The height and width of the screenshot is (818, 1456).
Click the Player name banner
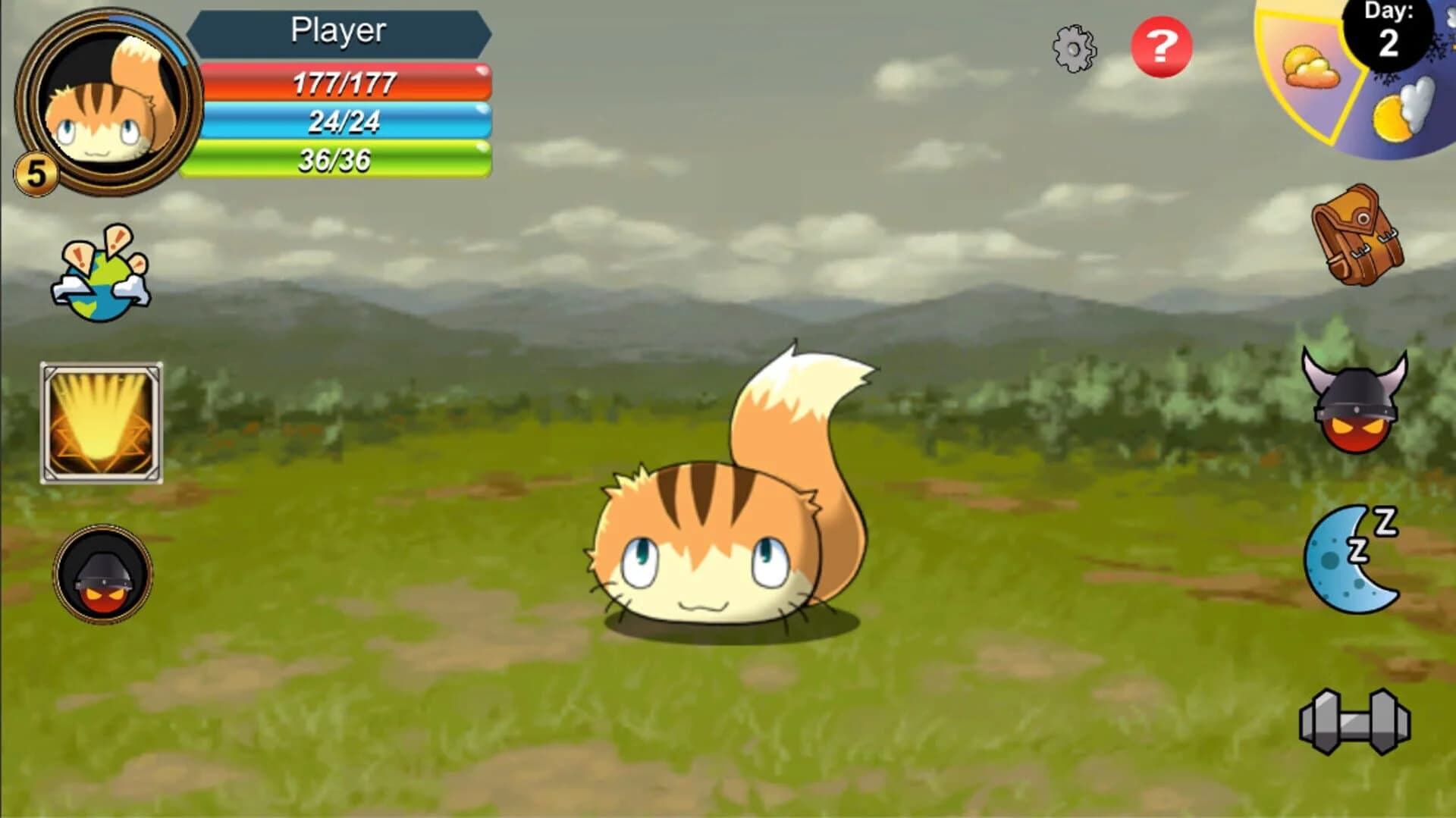point(339,30)
